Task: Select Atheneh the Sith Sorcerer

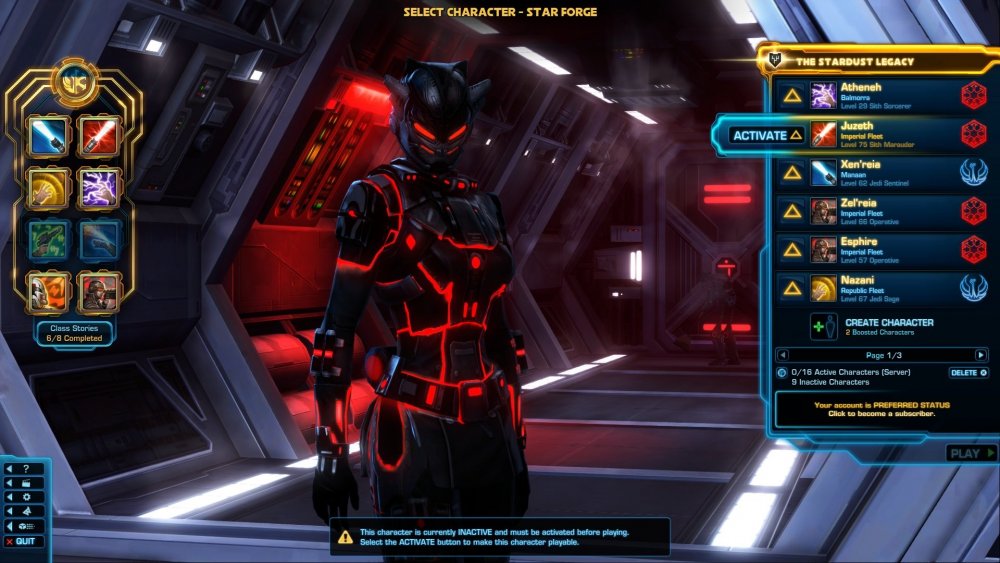Action: [x=880, y=95]
